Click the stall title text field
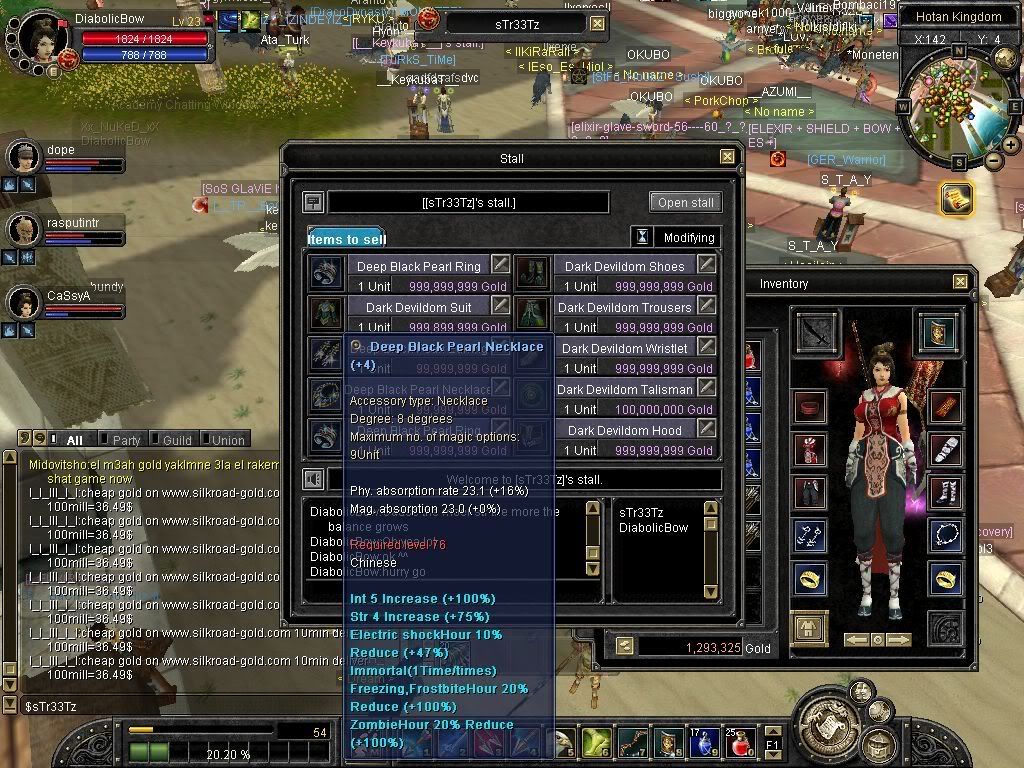Viewport: 1024px width, 768px height. [468, 202]
